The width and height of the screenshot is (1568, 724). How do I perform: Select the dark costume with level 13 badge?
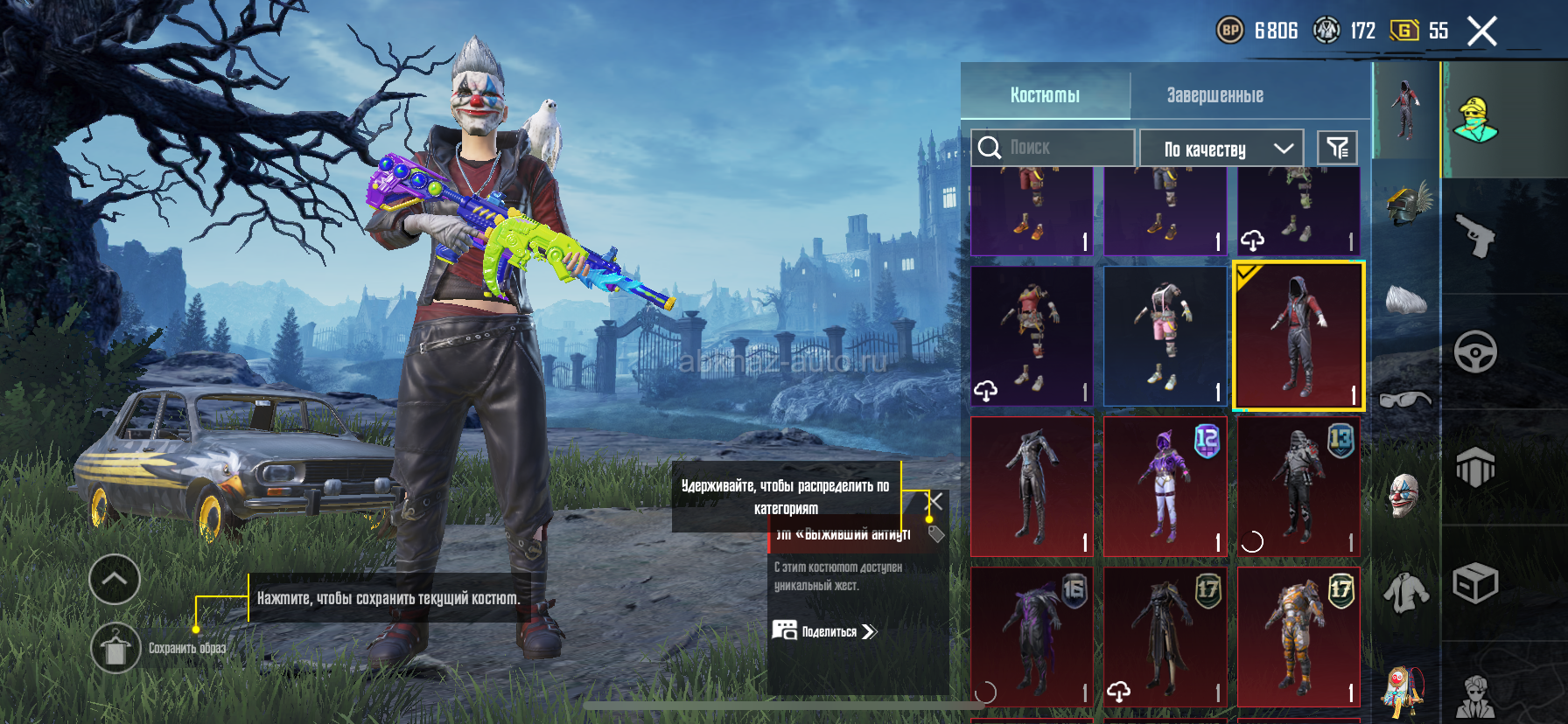pos(1298,486)
